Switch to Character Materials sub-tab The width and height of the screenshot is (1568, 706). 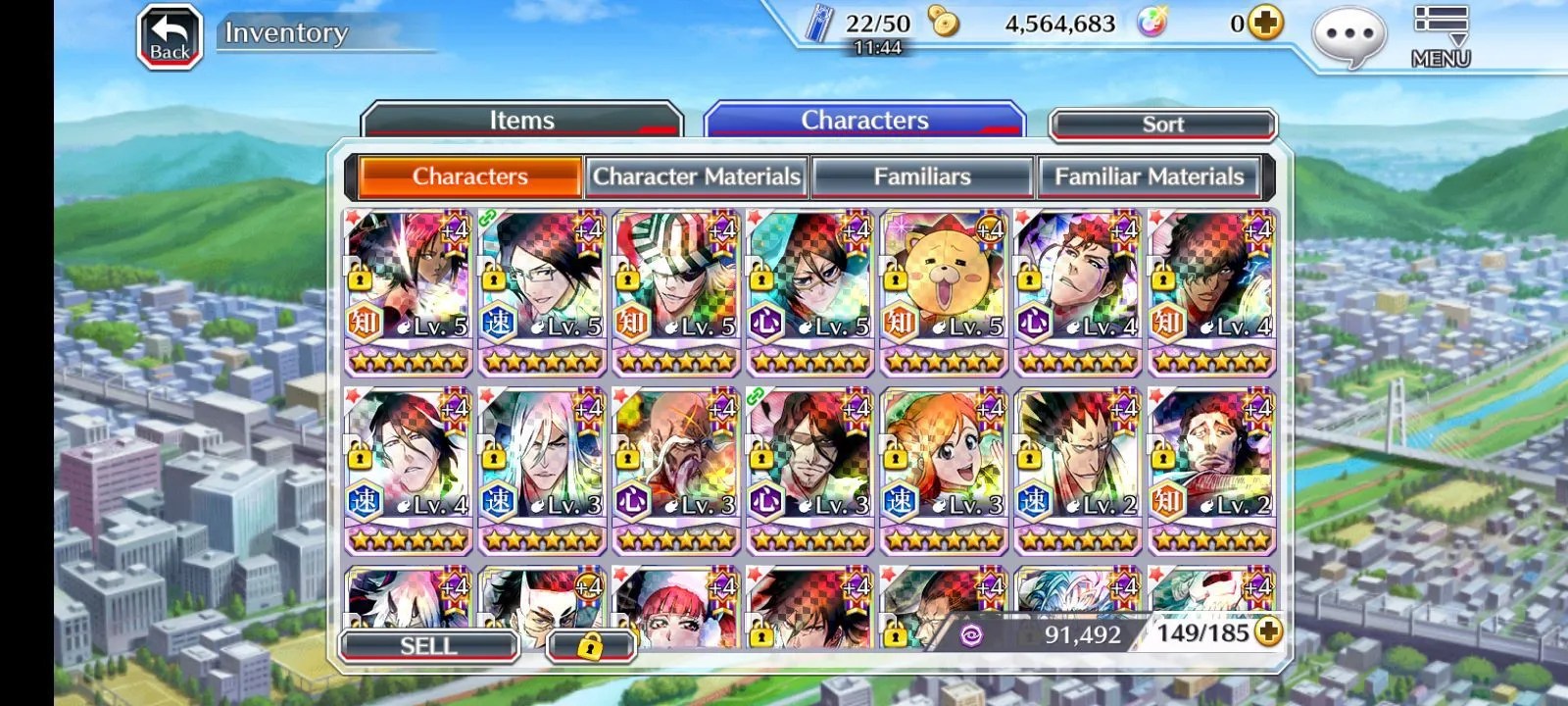click(x=696, y=176)
